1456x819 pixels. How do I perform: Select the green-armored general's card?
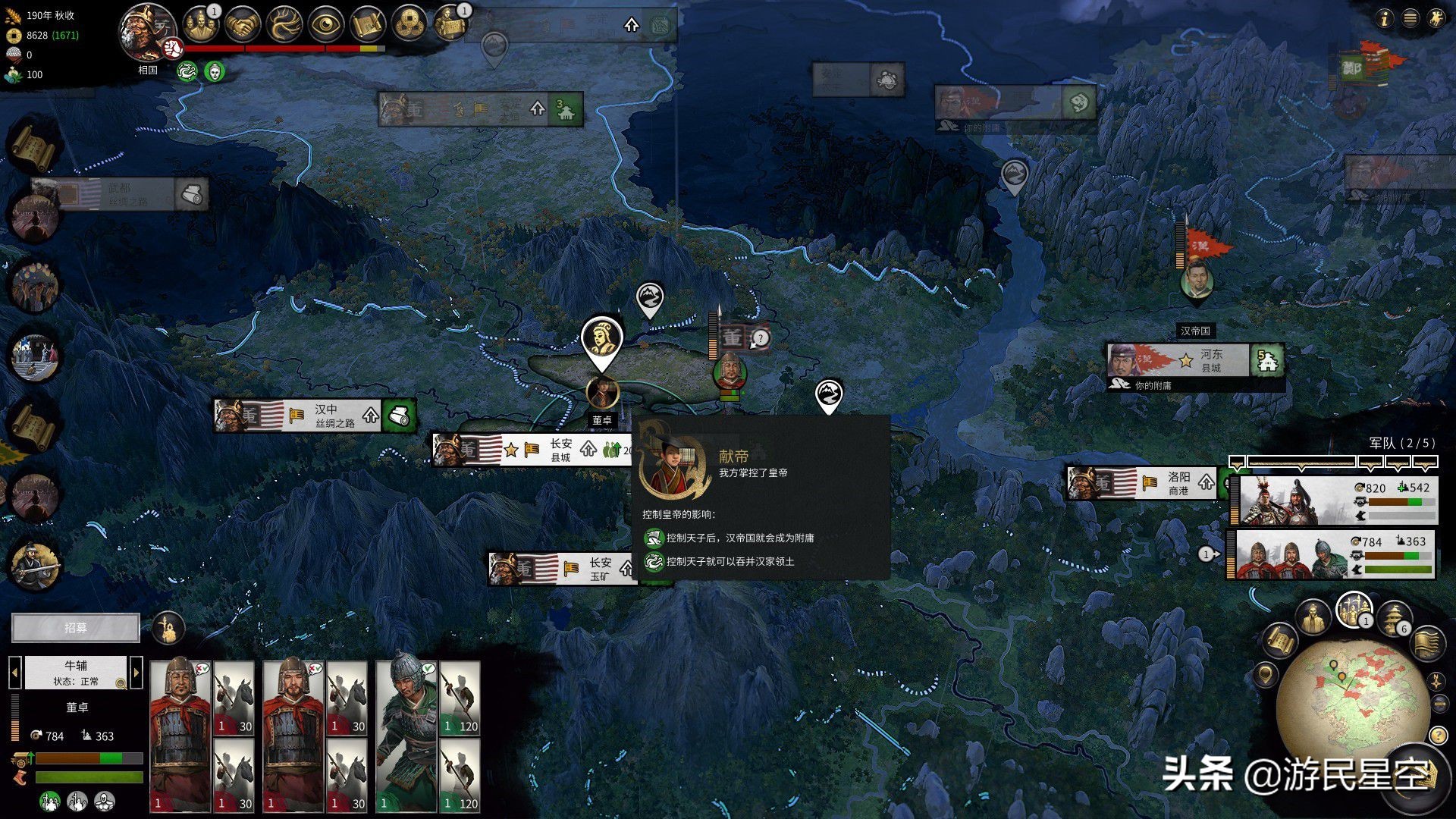coord(406,734)
